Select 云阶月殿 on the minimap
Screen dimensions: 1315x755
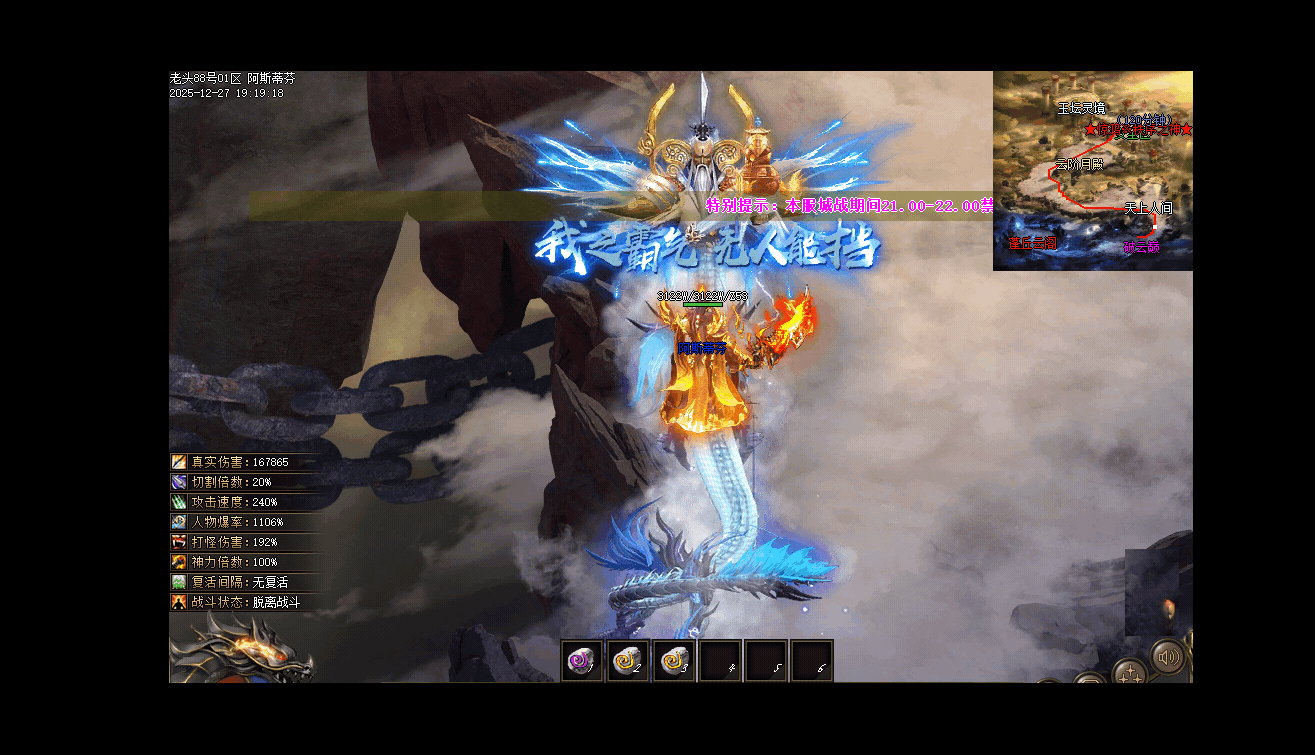(1079, 164)
